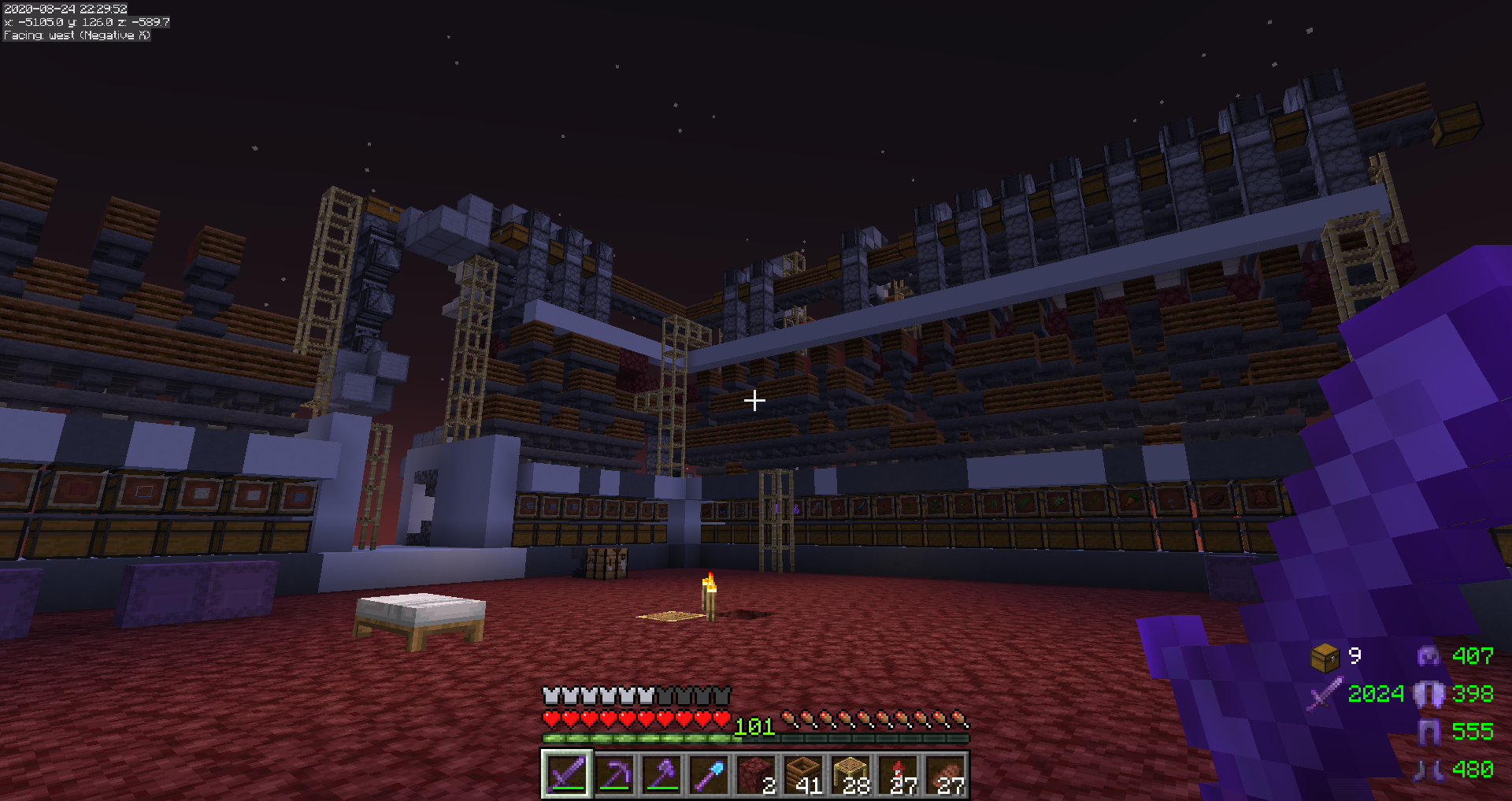Image resolution: width=1512 pixels, height=801 pixels.
Task: Pick the composter stack in the hotbar
Action: click(x=803, y=774)
